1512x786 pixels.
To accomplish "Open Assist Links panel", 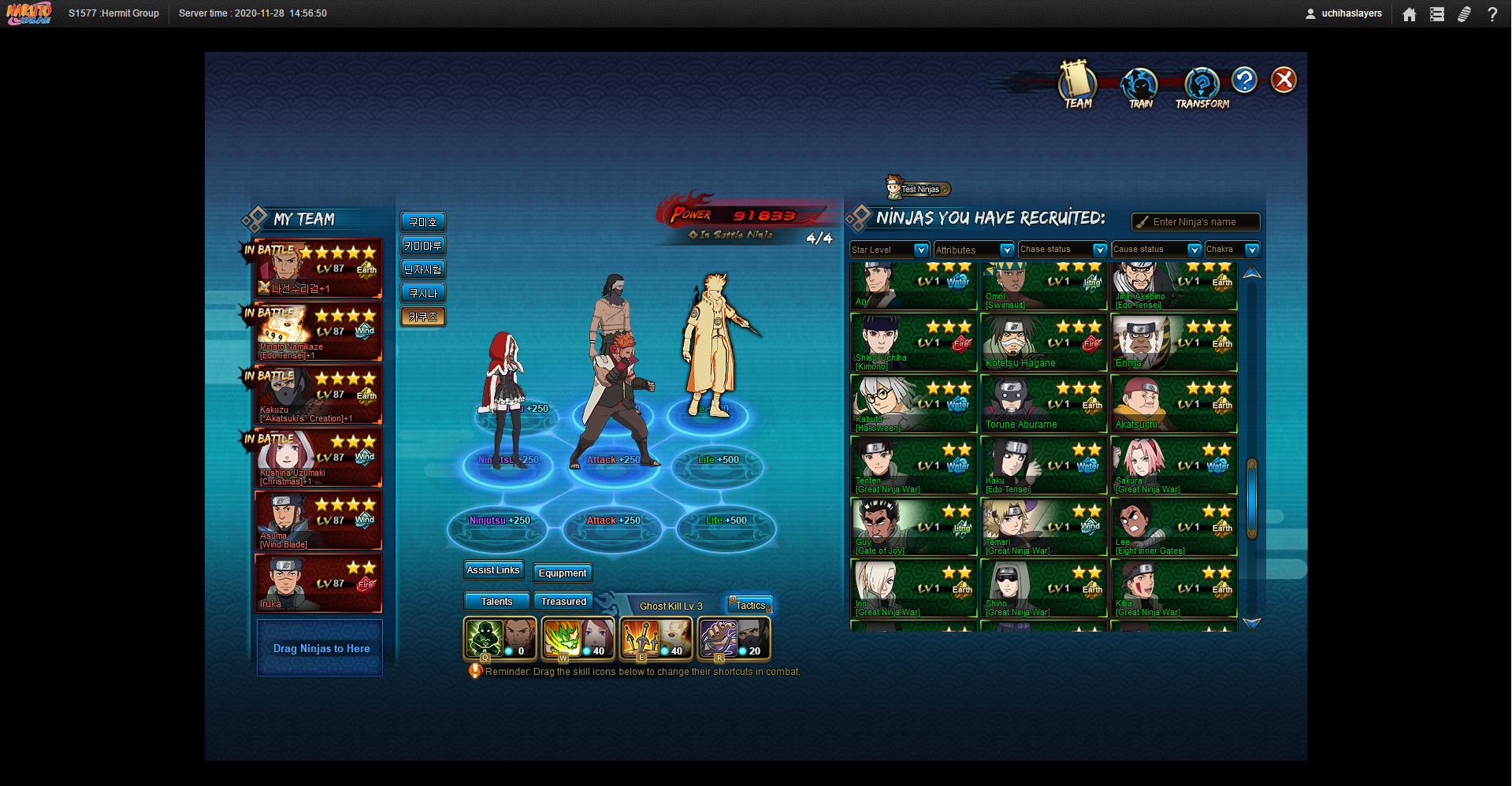I will pos(493,570).
